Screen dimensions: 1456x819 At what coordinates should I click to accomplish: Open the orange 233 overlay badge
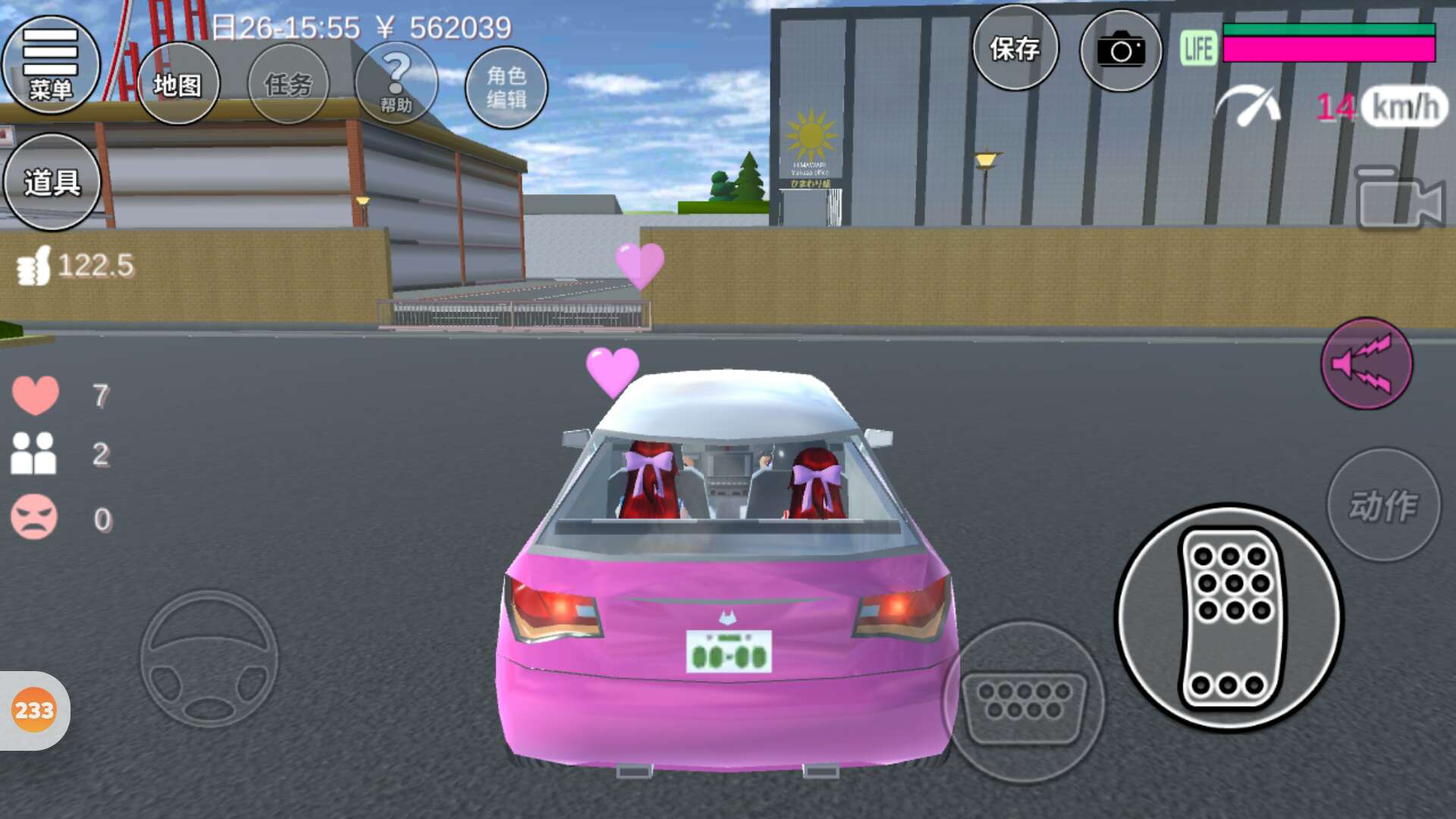34,711
